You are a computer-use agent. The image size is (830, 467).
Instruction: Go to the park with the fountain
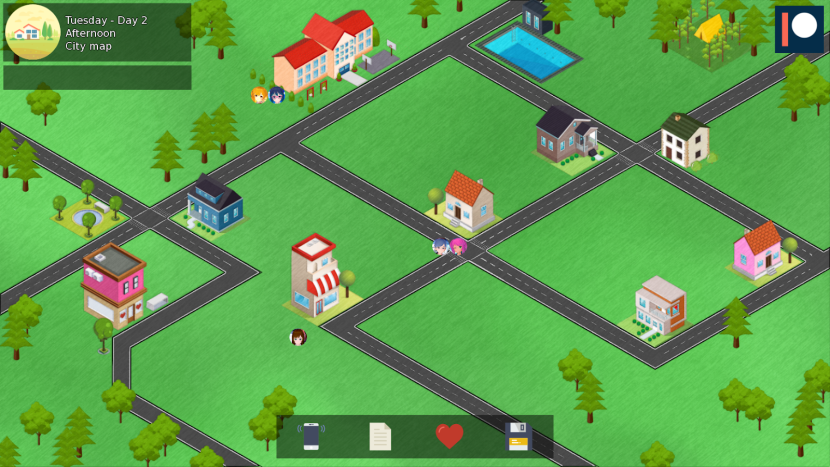point(85,209)
